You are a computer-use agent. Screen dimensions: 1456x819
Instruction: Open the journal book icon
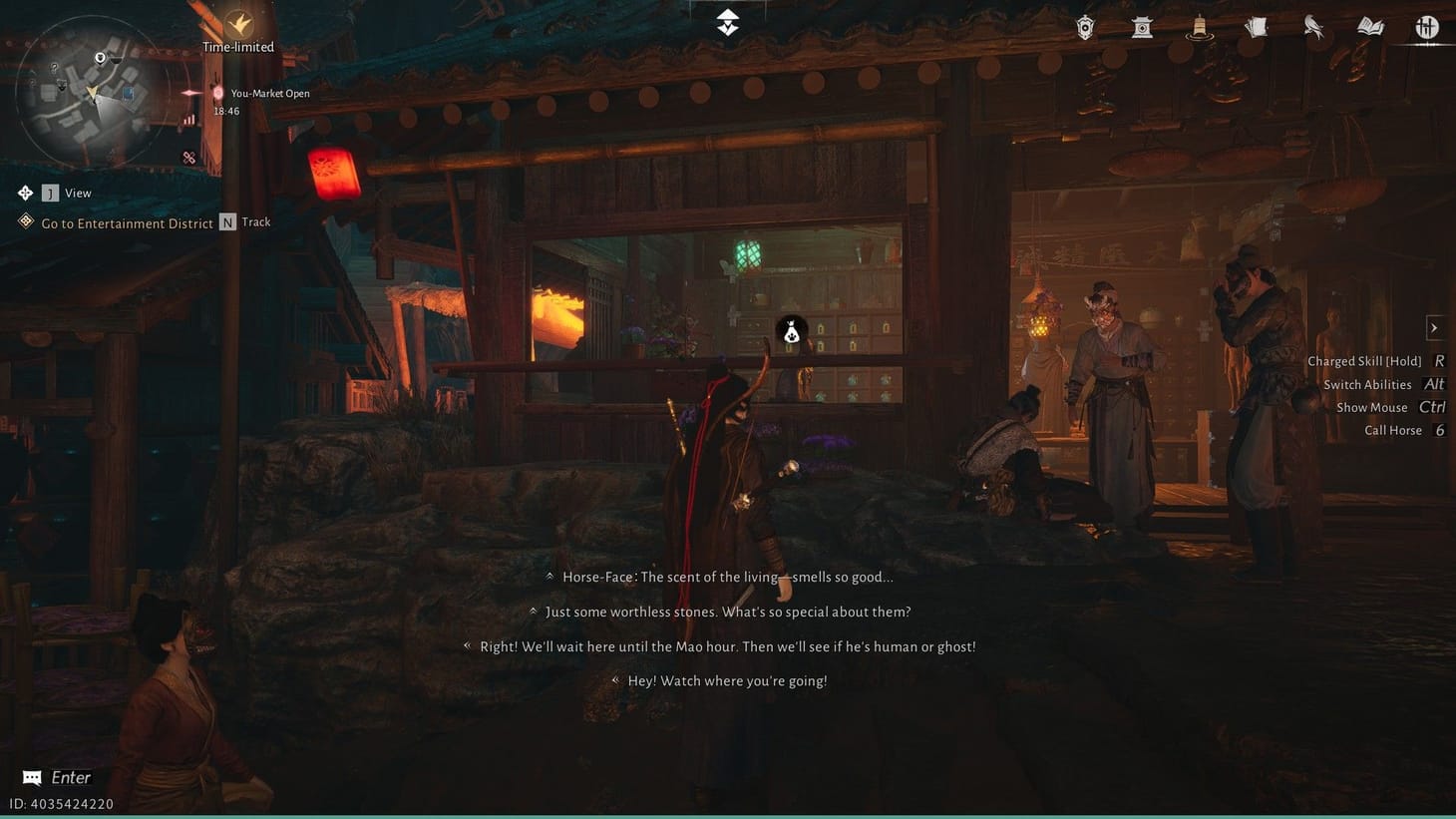tap(1370, 27)
